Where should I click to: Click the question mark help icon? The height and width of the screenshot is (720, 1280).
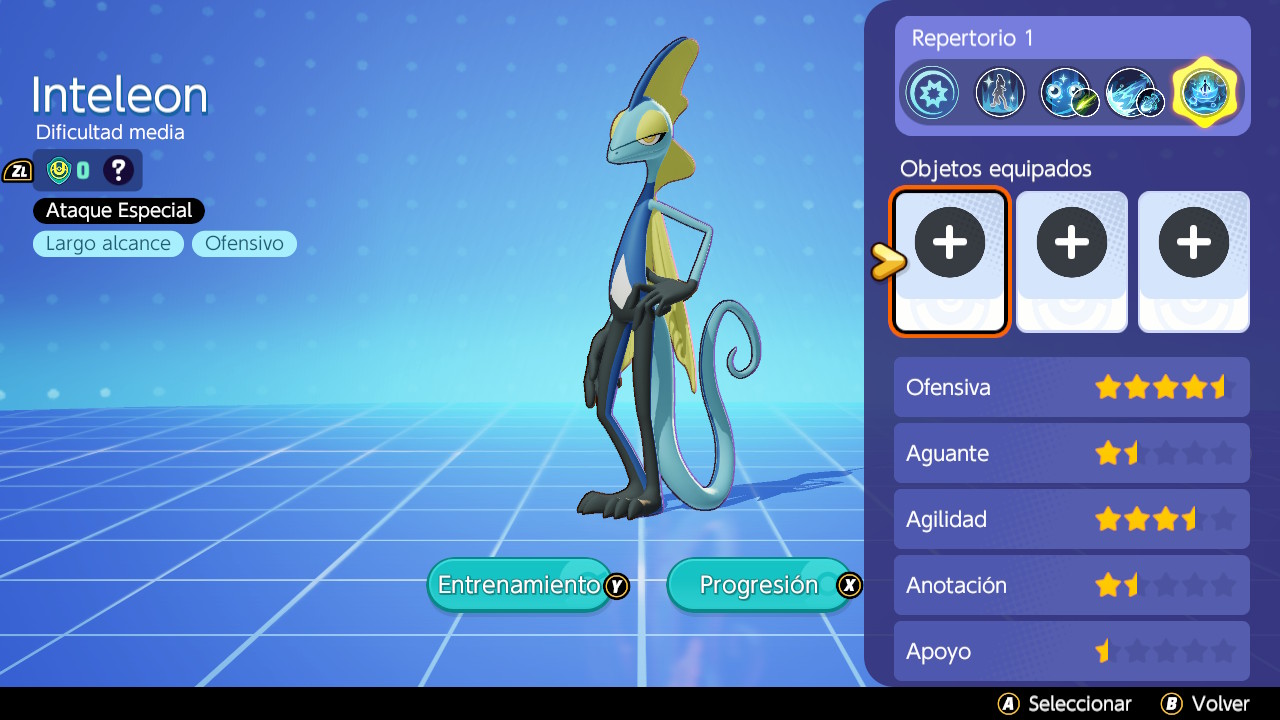118,170
